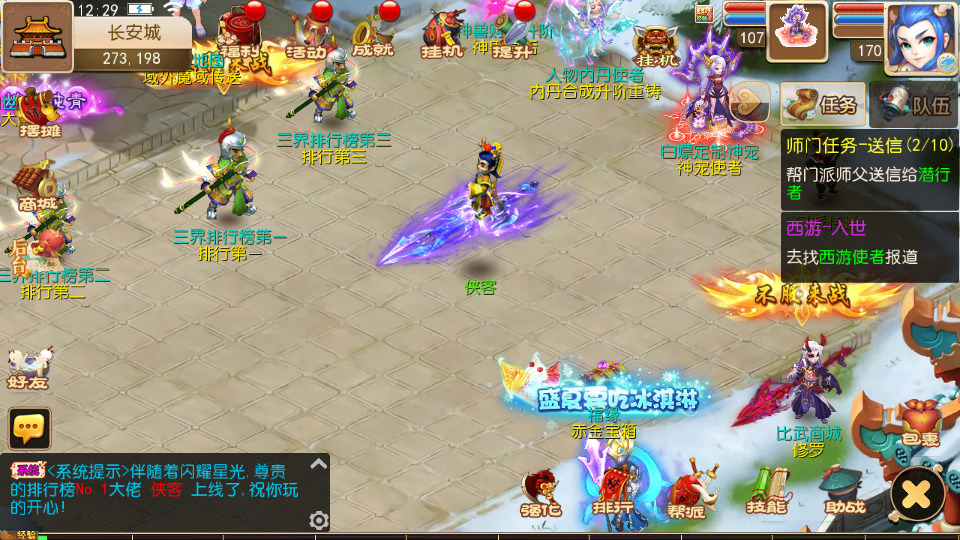Open the 包裹 bag icon
Image resolution: width=960 pixels, height=540 pixels.
(x=918, y=422)
